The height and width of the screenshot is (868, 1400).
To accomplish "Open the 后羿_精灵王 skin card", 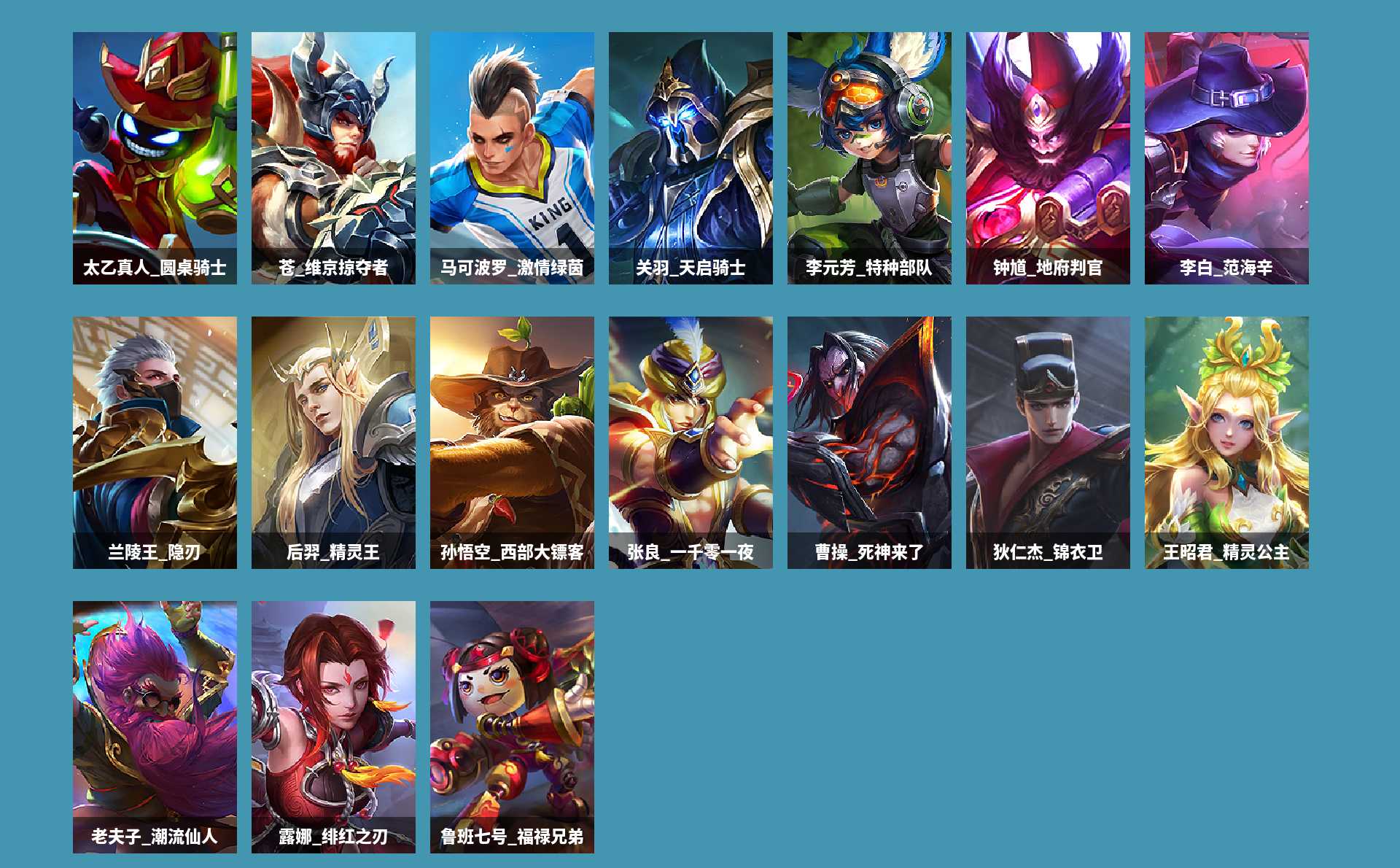I will tap(333, 442).
